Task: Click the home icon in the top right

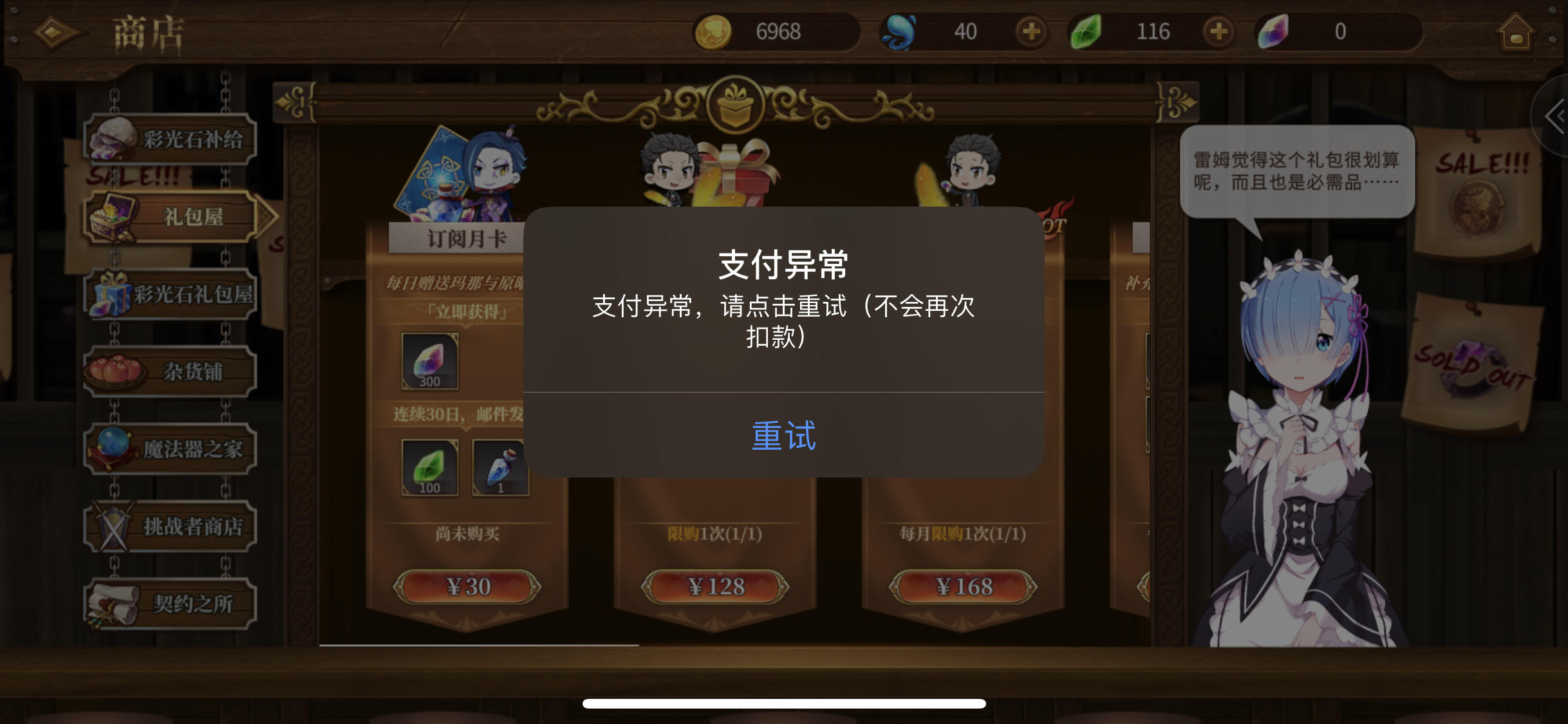Action: (1514, 32)
